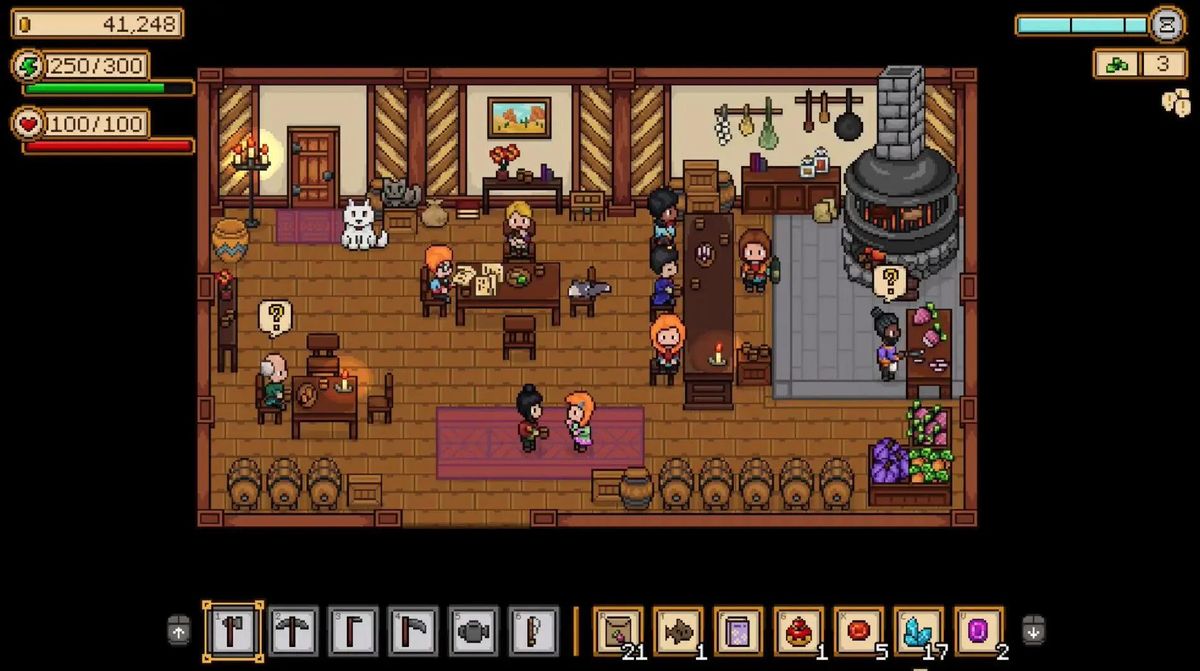Screen dimensions: 1200x671
Task: Choose the hoe tool slot
Action: pyautogui.click(x=353, y=631)
